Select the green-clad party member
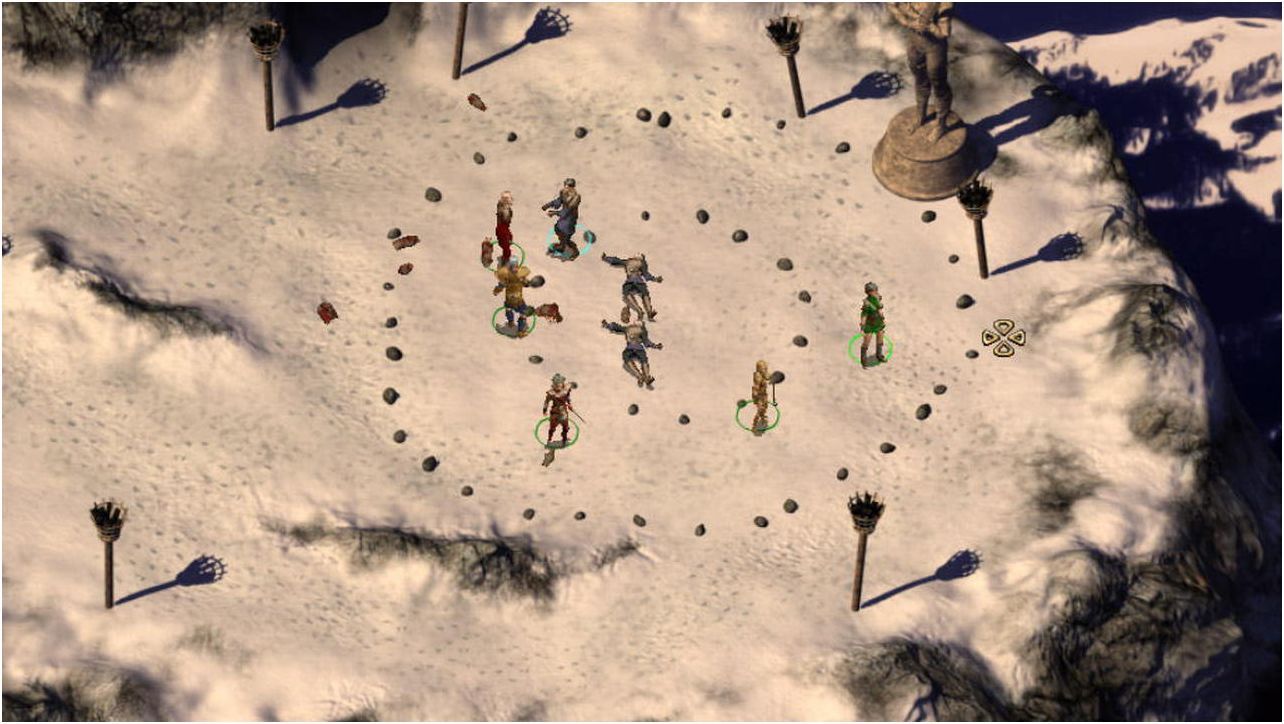This screenshot has width=1284, height=724. (871, 322)
